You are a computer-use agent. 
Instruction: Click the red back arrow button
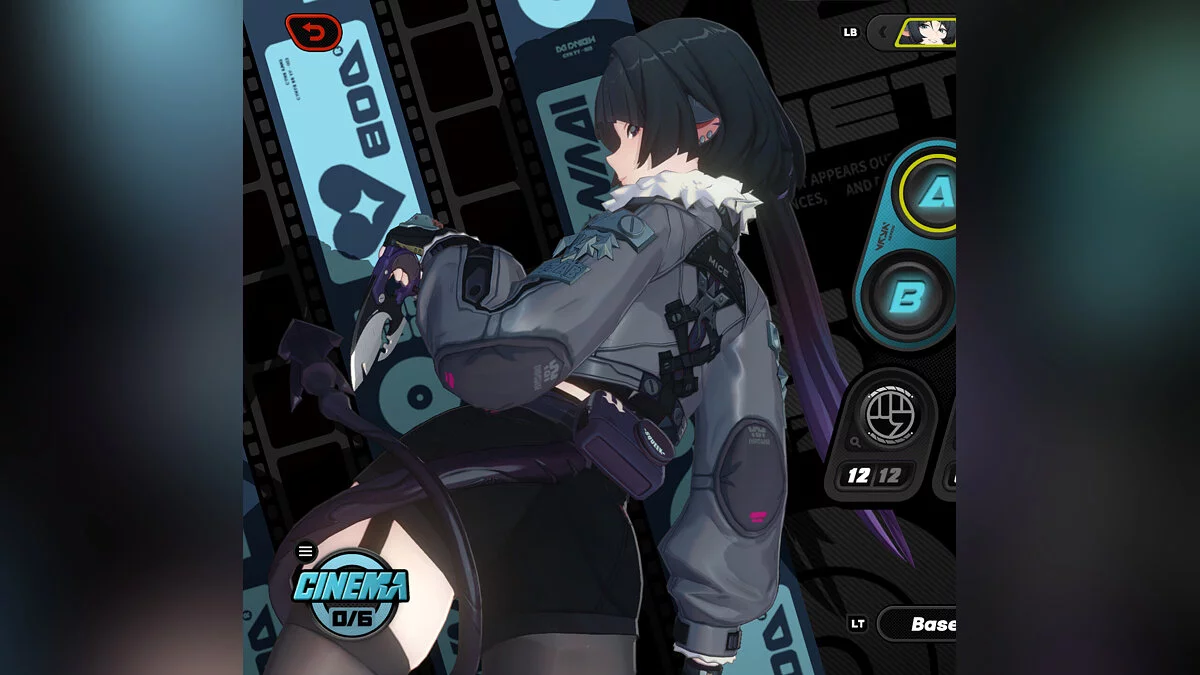(x=313, y=32)
